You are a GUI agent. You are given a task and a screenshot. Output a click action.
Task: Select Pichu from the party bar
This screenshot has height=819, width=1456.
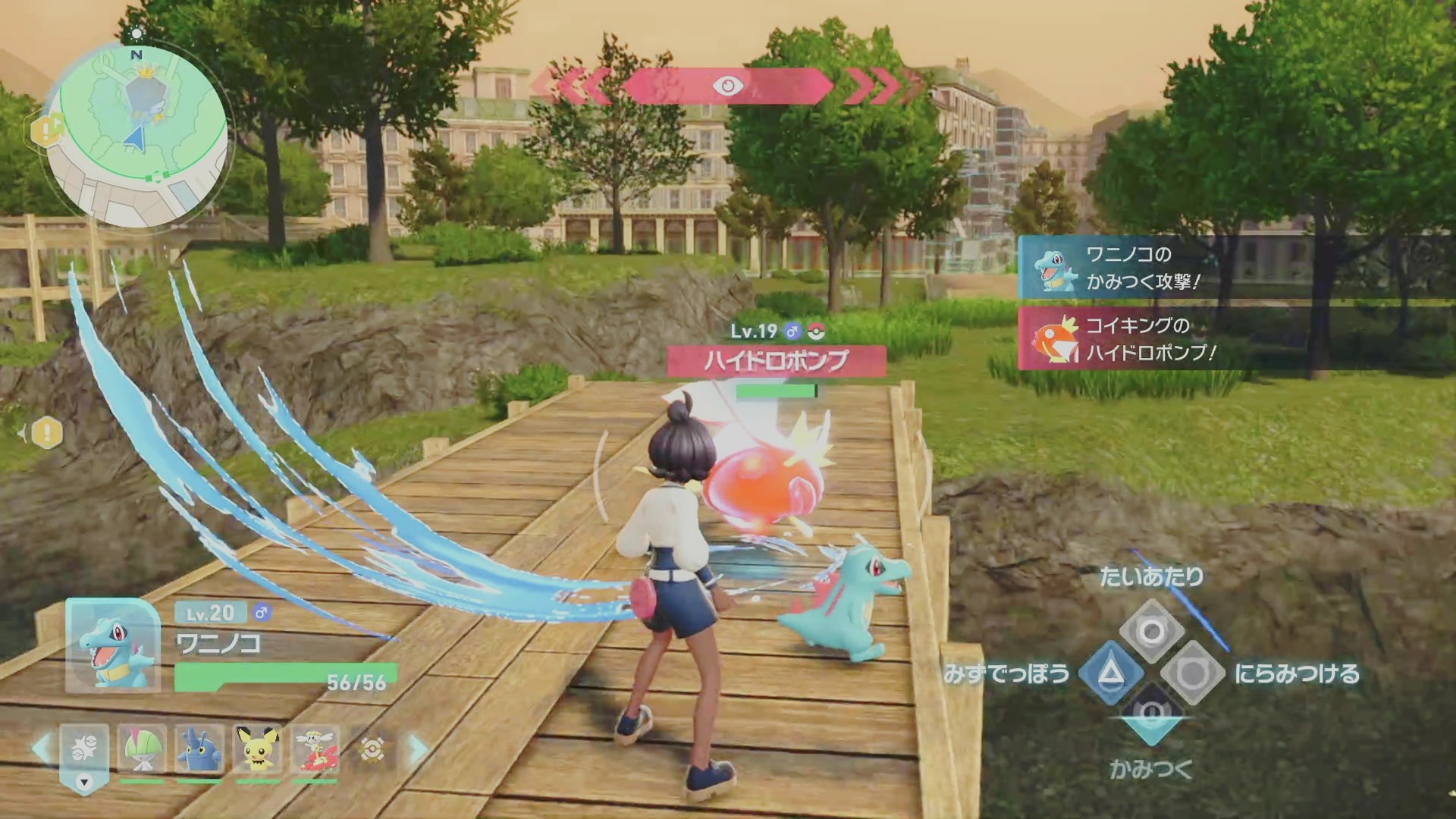pos(258,749)
